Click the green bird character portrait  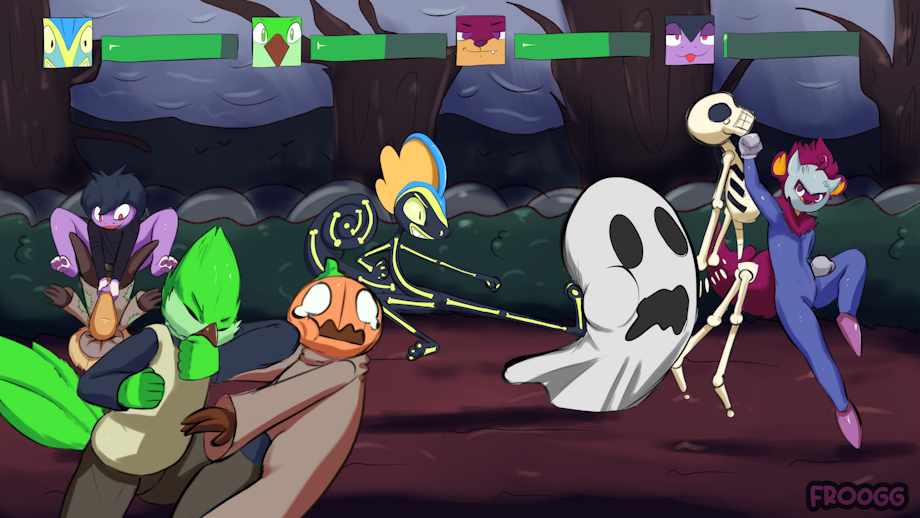276,42
